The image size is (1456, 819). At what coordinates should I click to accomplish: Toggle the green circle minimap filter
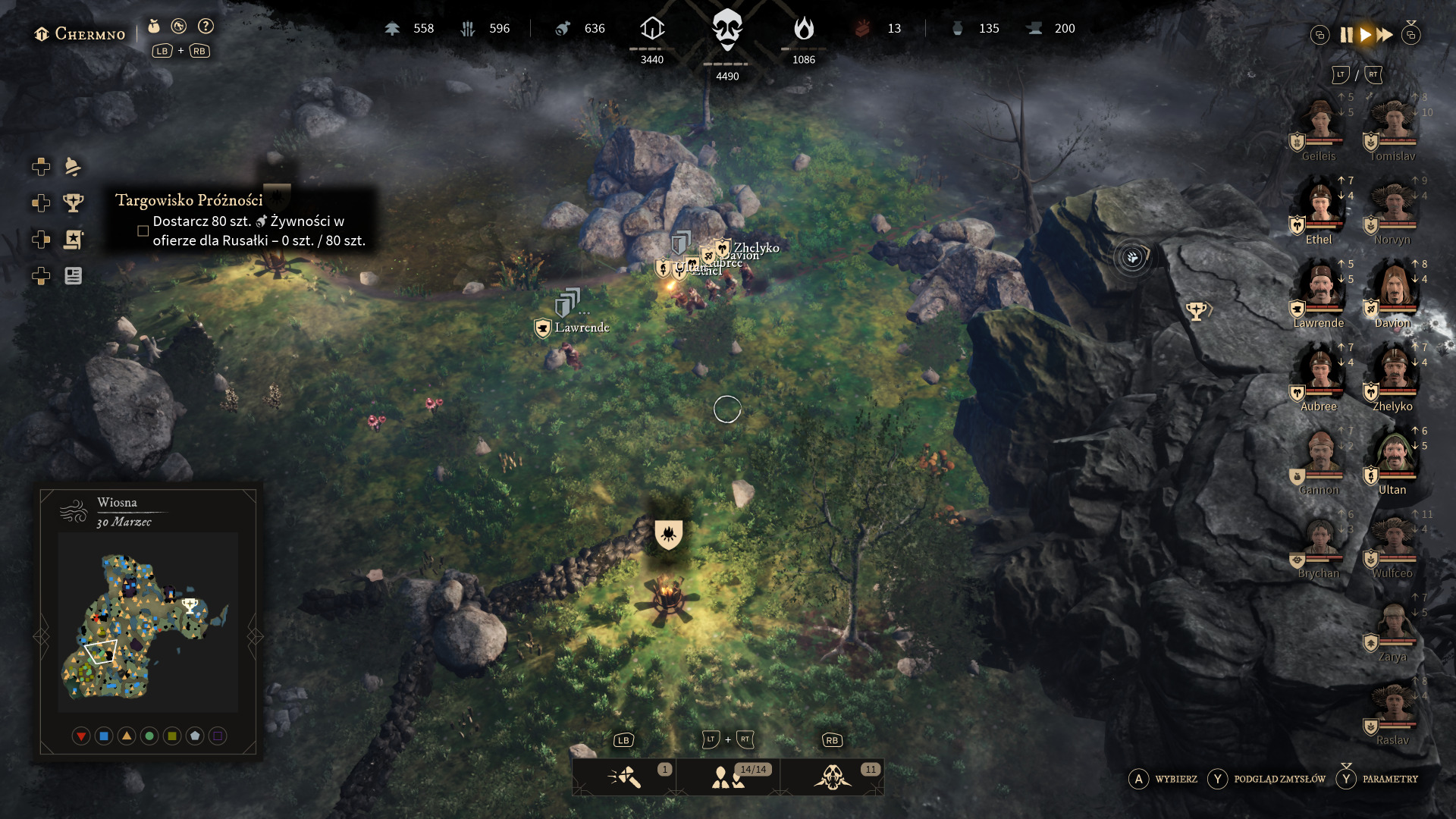pos(149,736)
